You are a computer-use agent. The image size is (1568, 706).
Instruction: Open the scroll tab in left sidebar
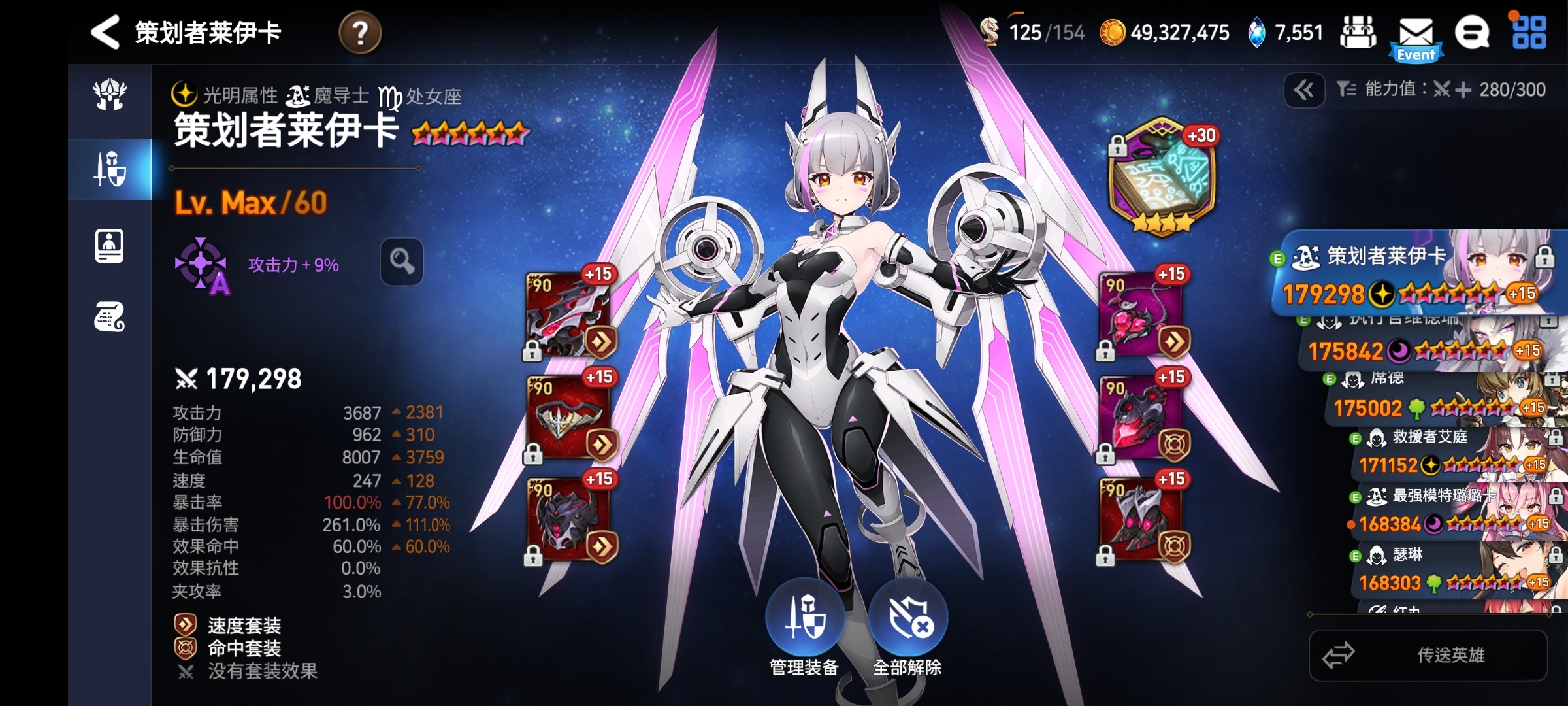tap(110, 318)
